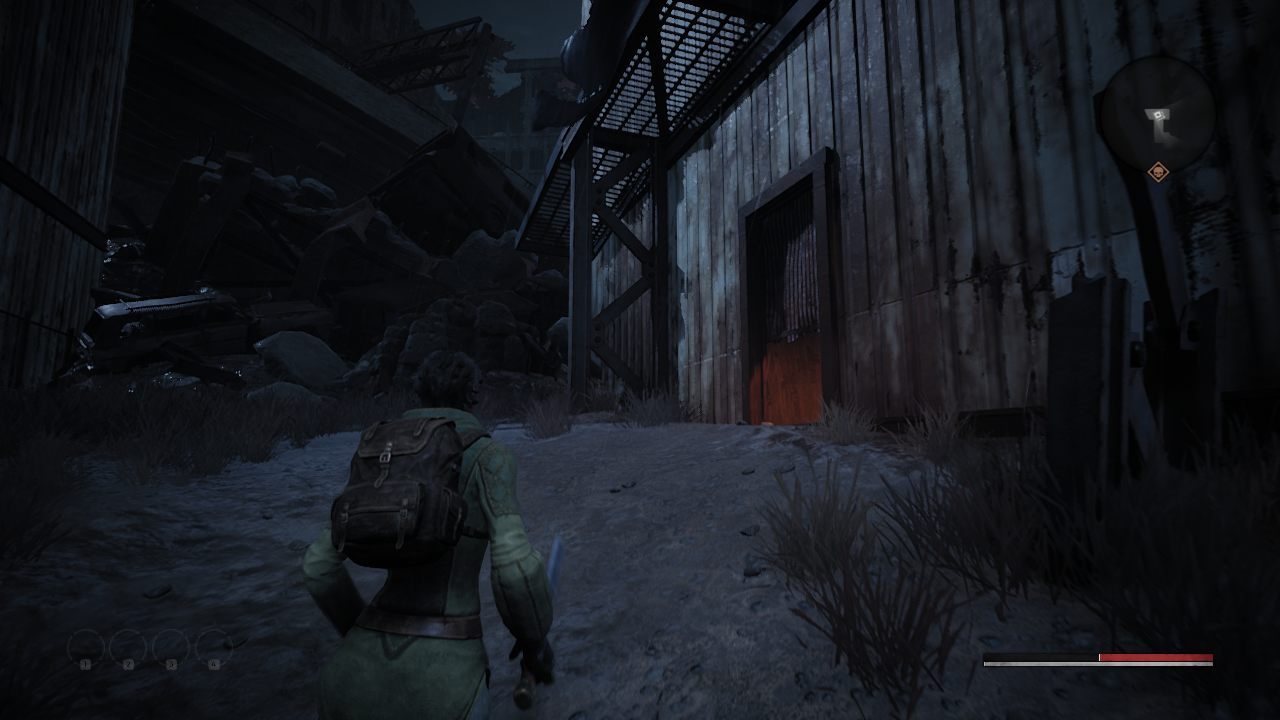Choose quick slot number 3
1280x720 pixels.
point(171,649)
